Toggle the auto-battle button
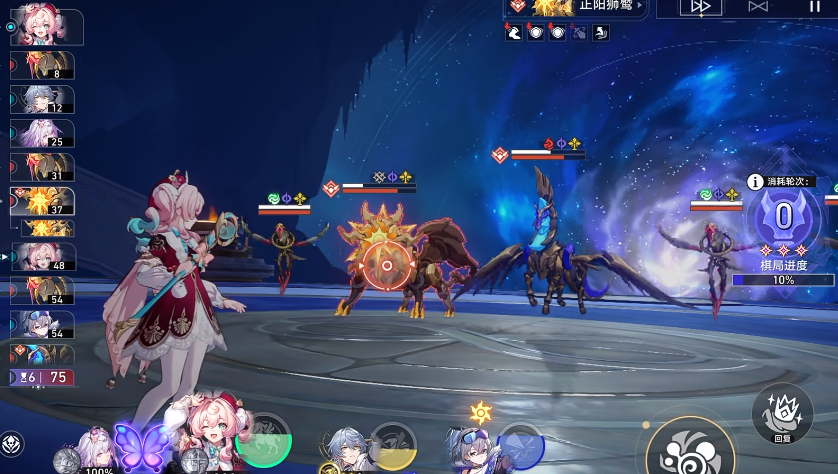The width and height of the screenshot is (838, 474). coord(758,7)
